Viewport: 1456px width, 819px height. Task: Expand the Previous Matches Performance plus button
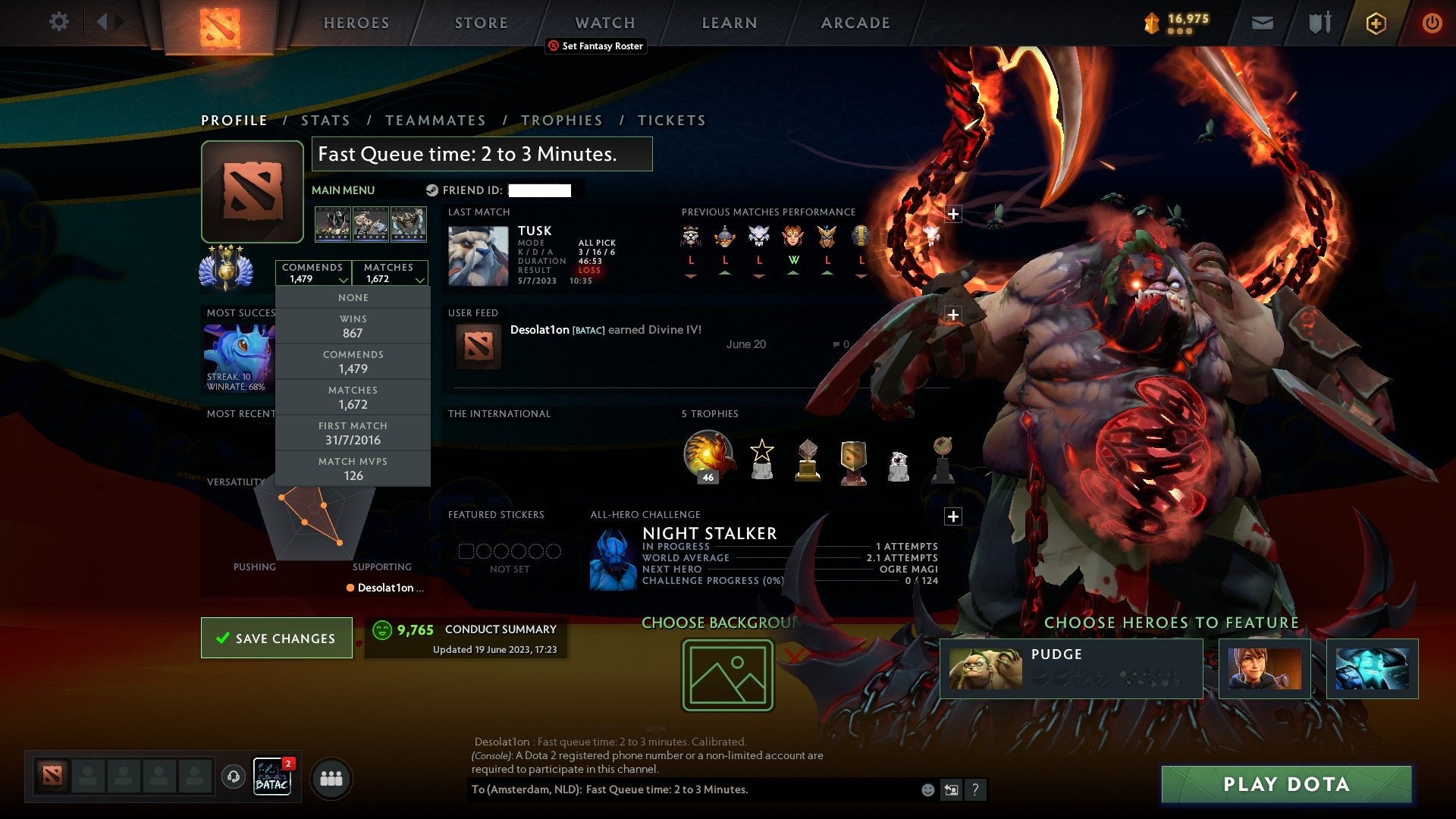click(x=953, y=215)
